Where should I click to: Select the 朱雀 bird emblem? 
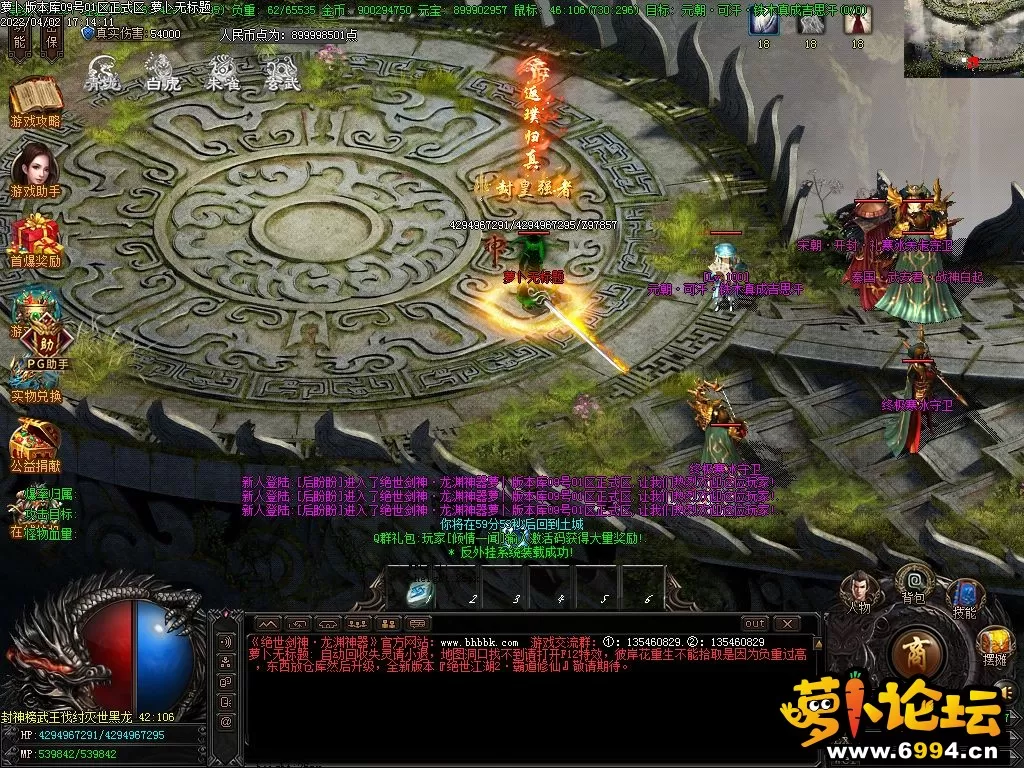[222, 72]
